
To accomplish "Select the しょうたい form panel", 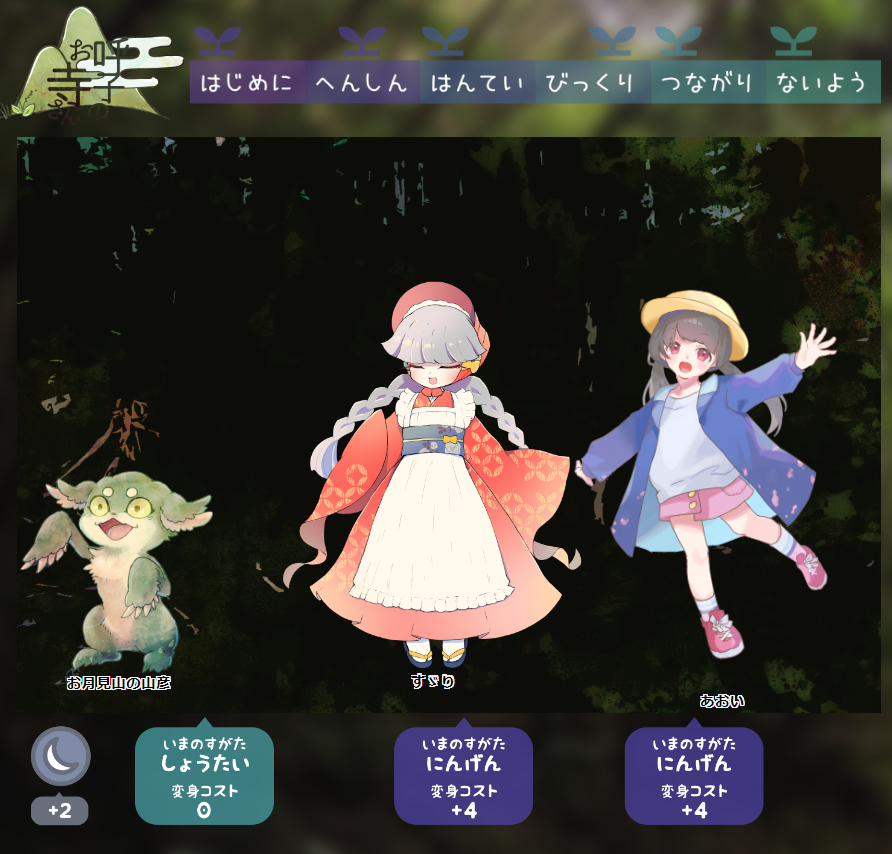I will click(204, 776).
